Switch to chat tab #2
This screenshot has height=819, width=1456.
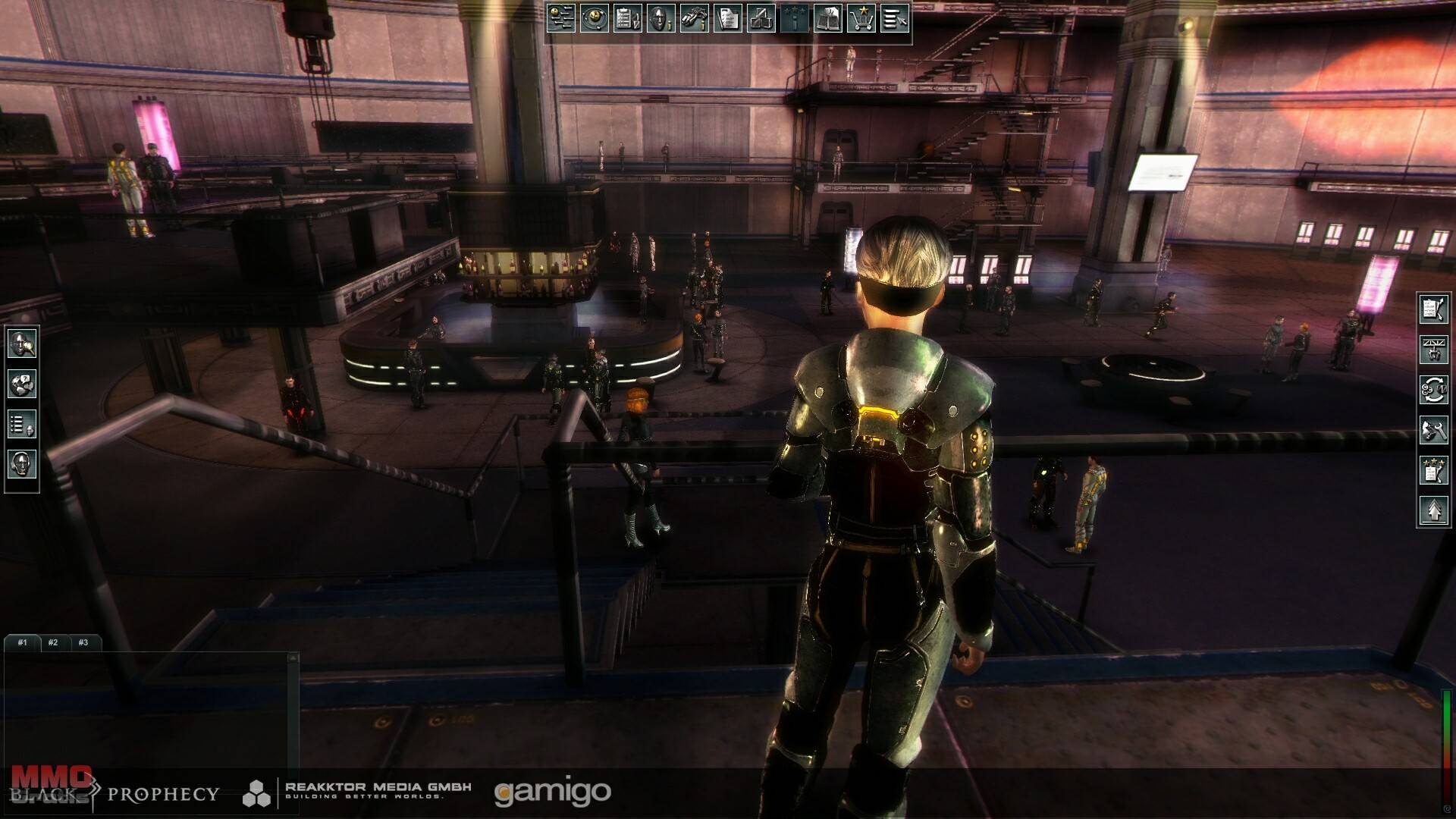(53, 642)
